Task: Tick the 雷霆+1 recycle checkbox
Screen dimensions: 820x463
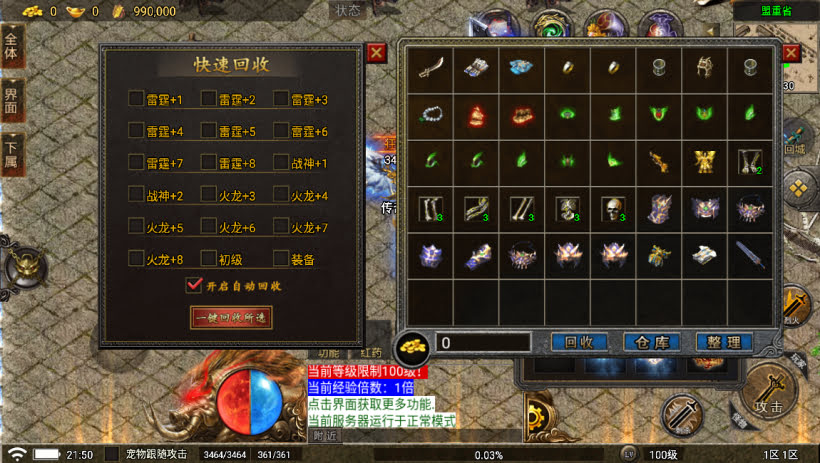Action: [136, 99]
